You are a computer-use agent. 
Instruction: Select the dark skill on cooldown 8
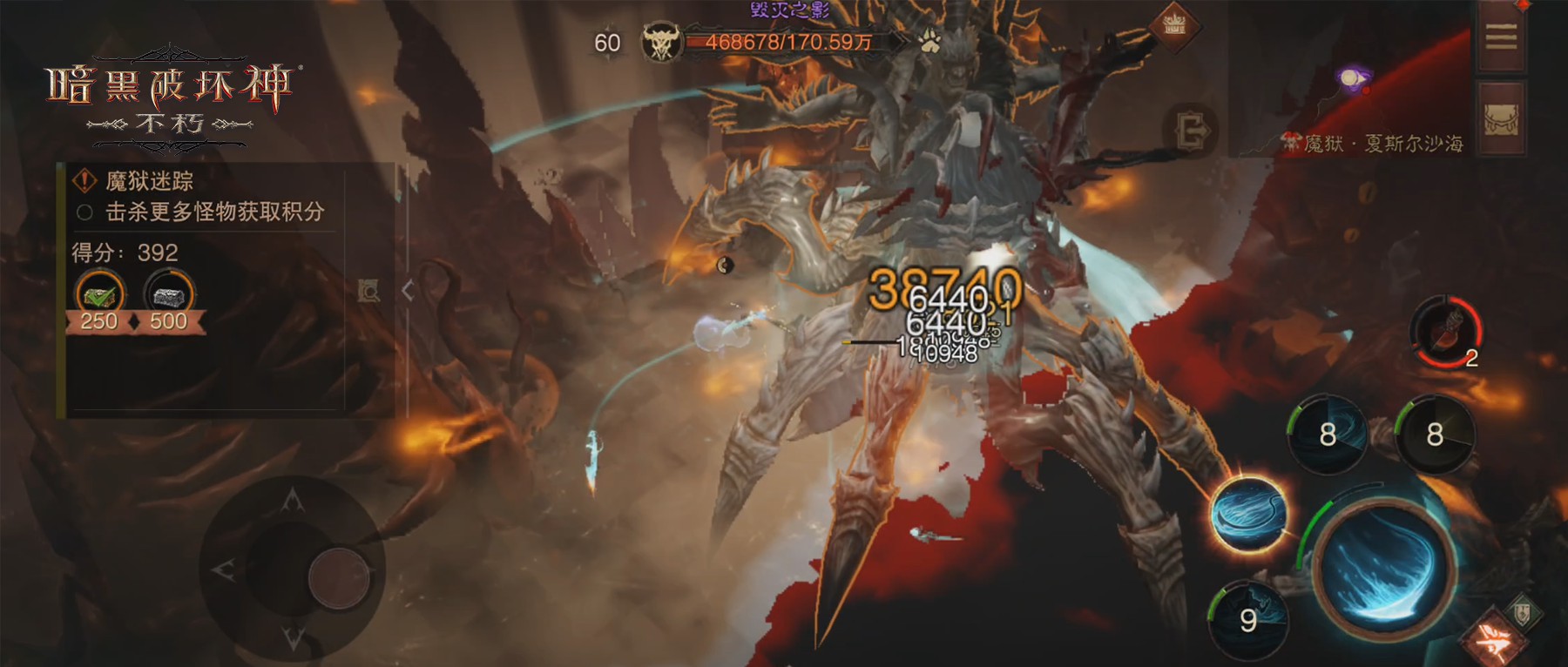1434,434
